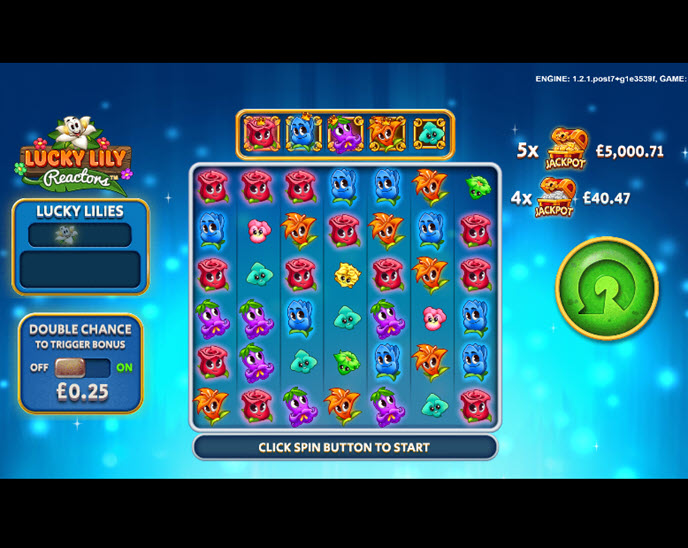Toggle the Double Chance bonus switch

click(x=82, y=367)
